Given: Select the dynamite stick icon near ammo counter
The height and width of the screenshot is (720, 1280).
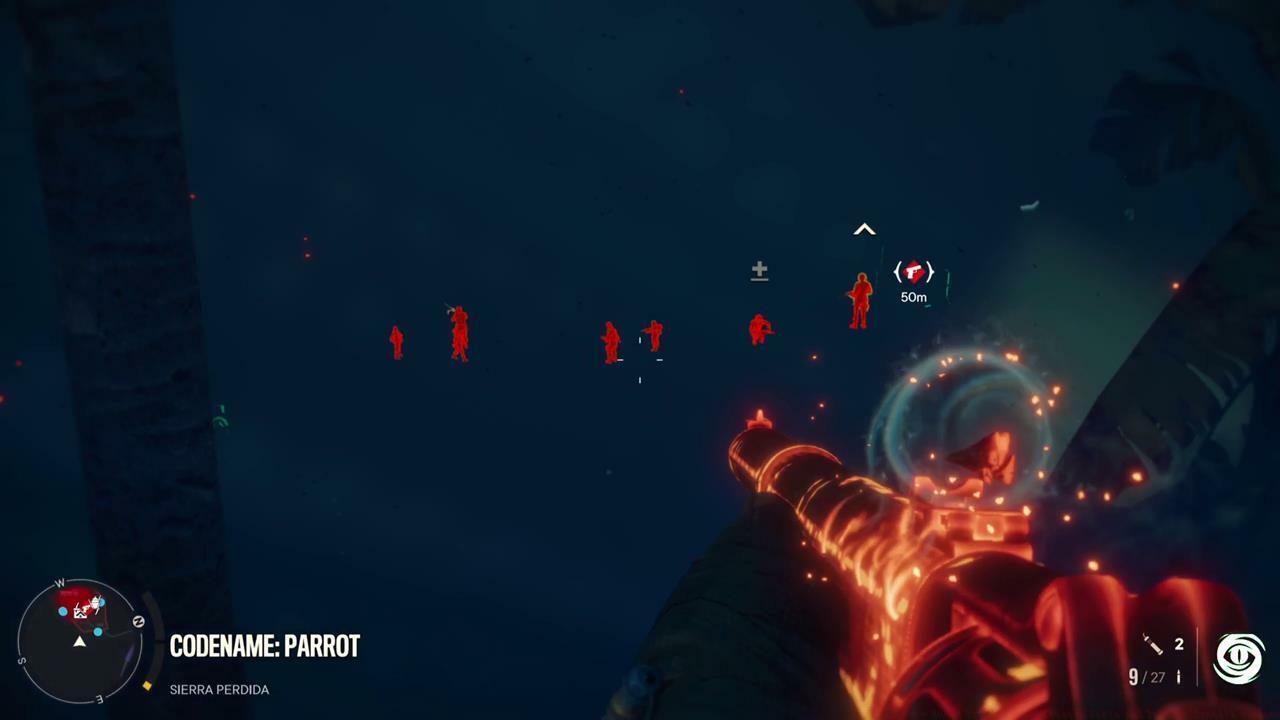Looking at the screenshot, I should 1152,644.
